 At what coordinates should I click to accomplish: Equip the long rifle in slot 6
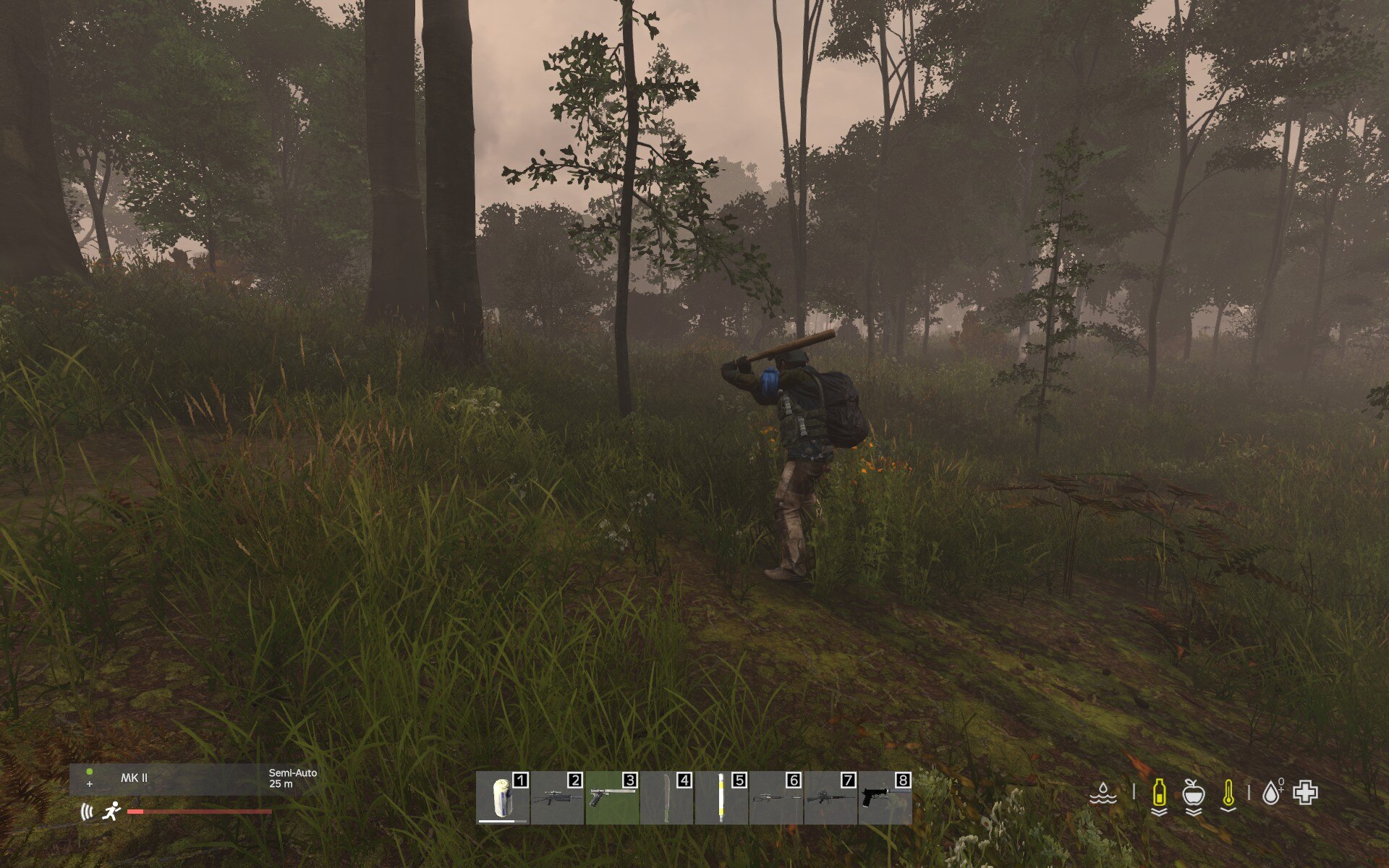point(776,797)
